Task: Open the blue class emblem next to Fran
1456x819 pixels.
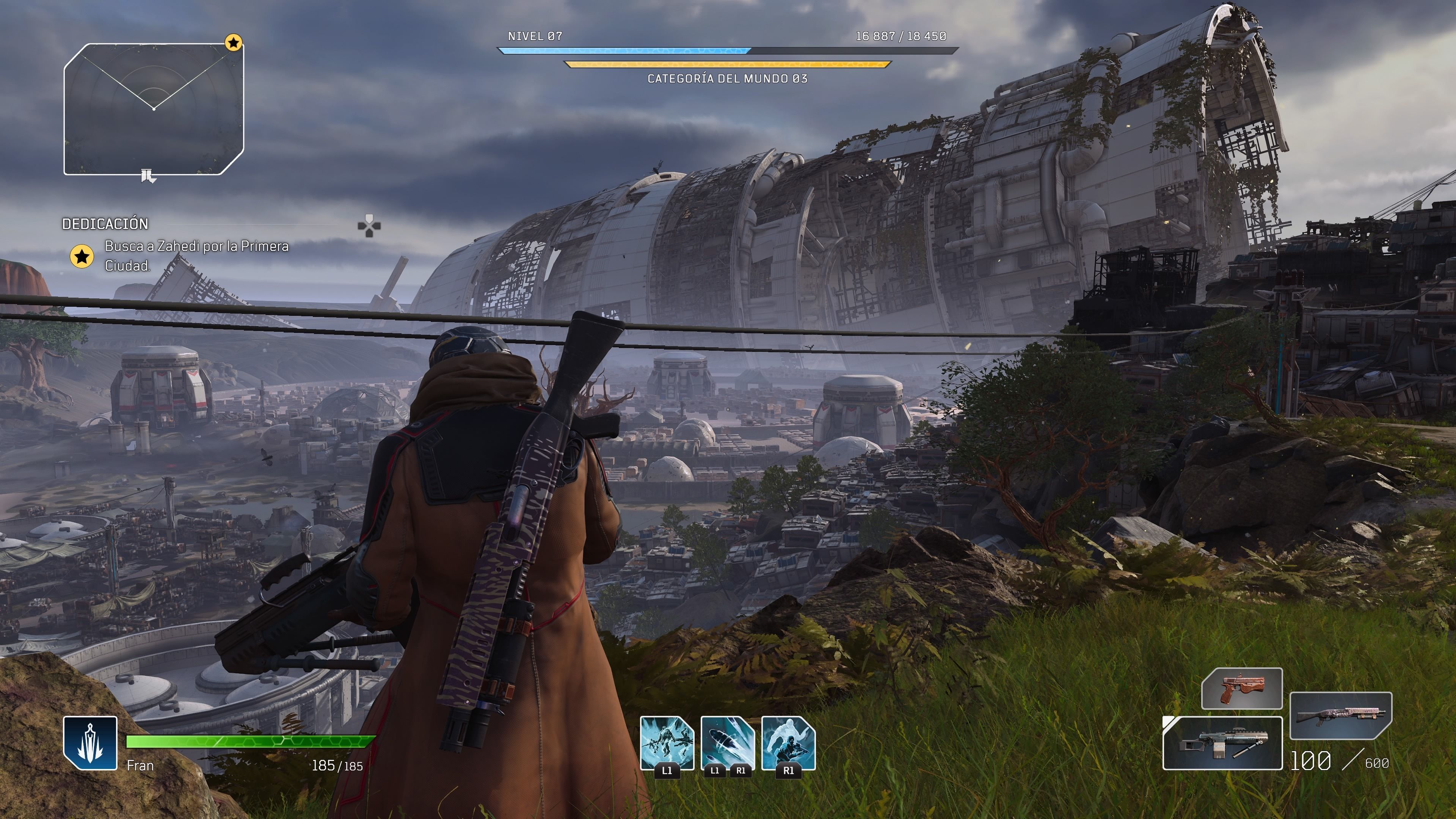Action: 91,743
